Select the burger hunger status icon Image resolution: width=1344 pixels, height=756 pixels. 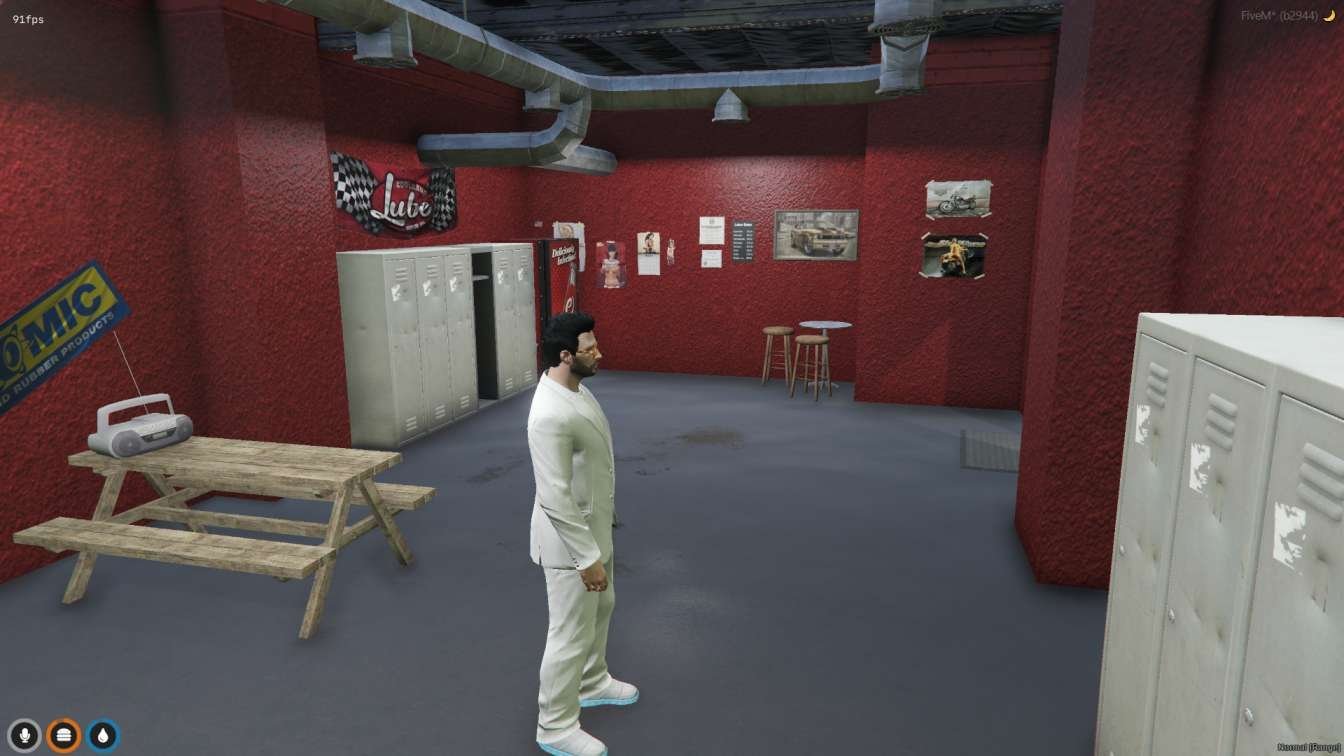[x=63, y=736]
